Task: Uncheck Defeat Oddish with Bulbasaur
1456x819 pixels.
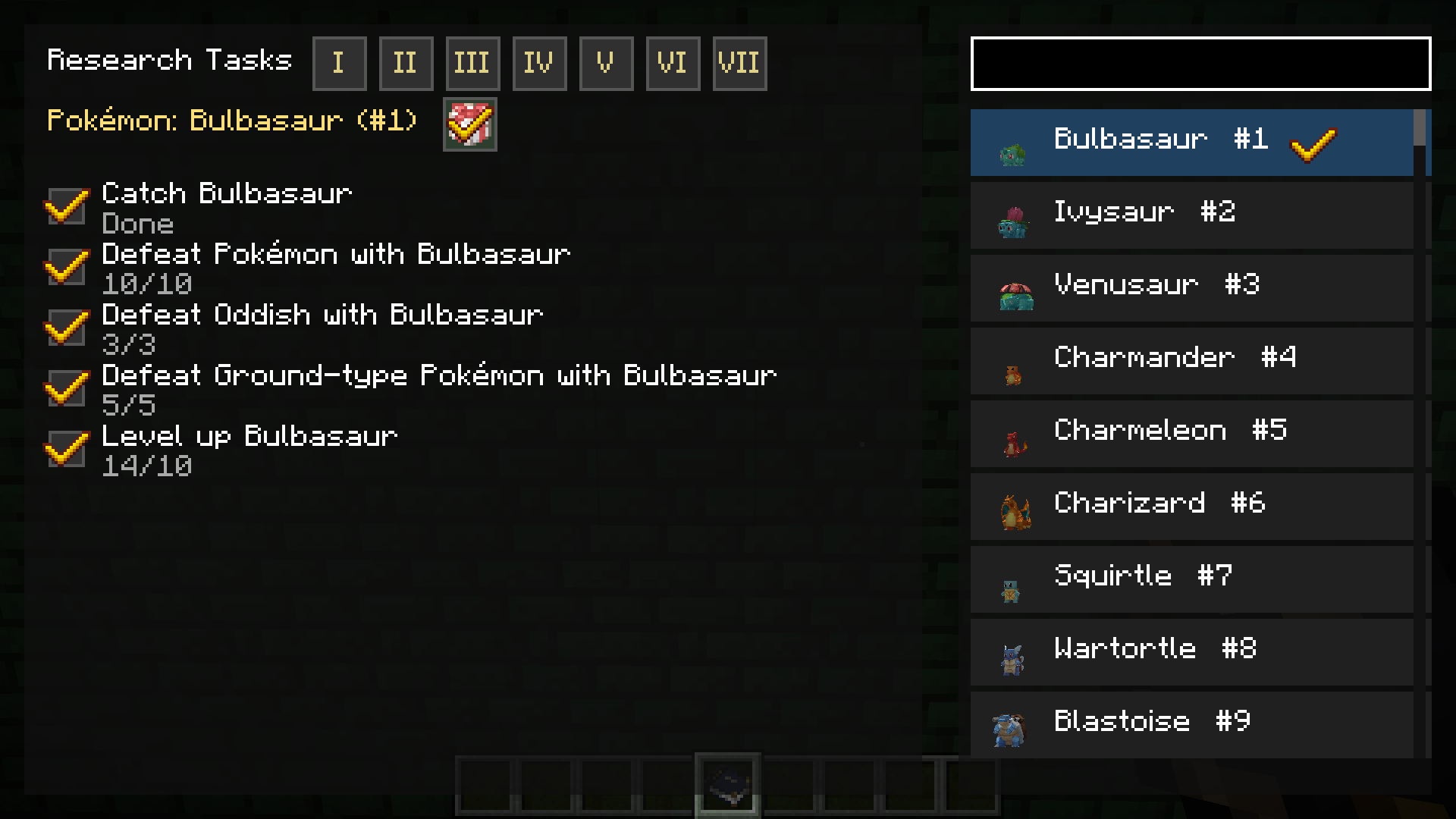Action: pos(67,327)
